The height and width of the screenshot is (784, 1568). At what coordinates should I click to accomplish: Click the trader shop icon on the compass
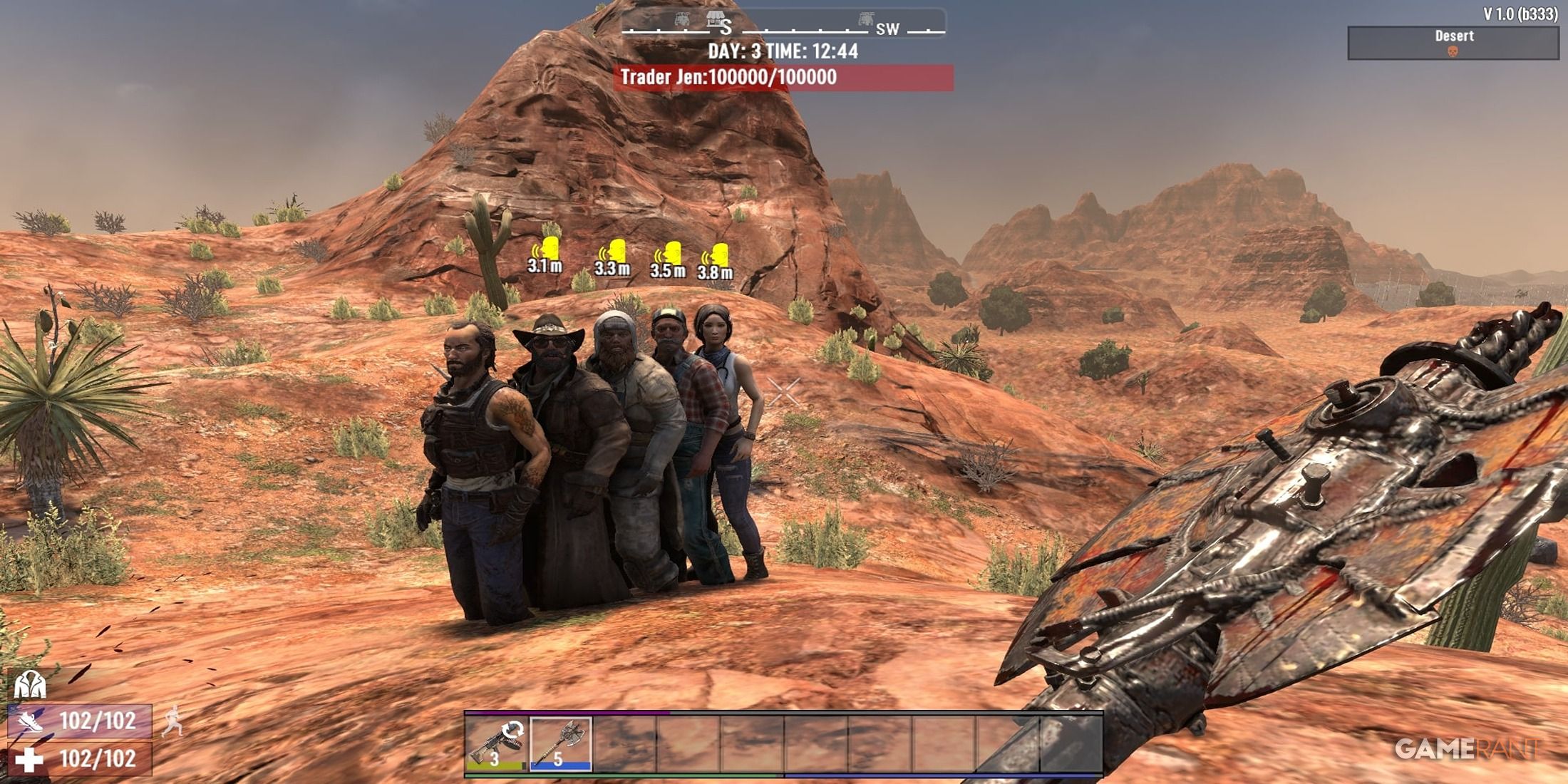[x=716, y=18]
